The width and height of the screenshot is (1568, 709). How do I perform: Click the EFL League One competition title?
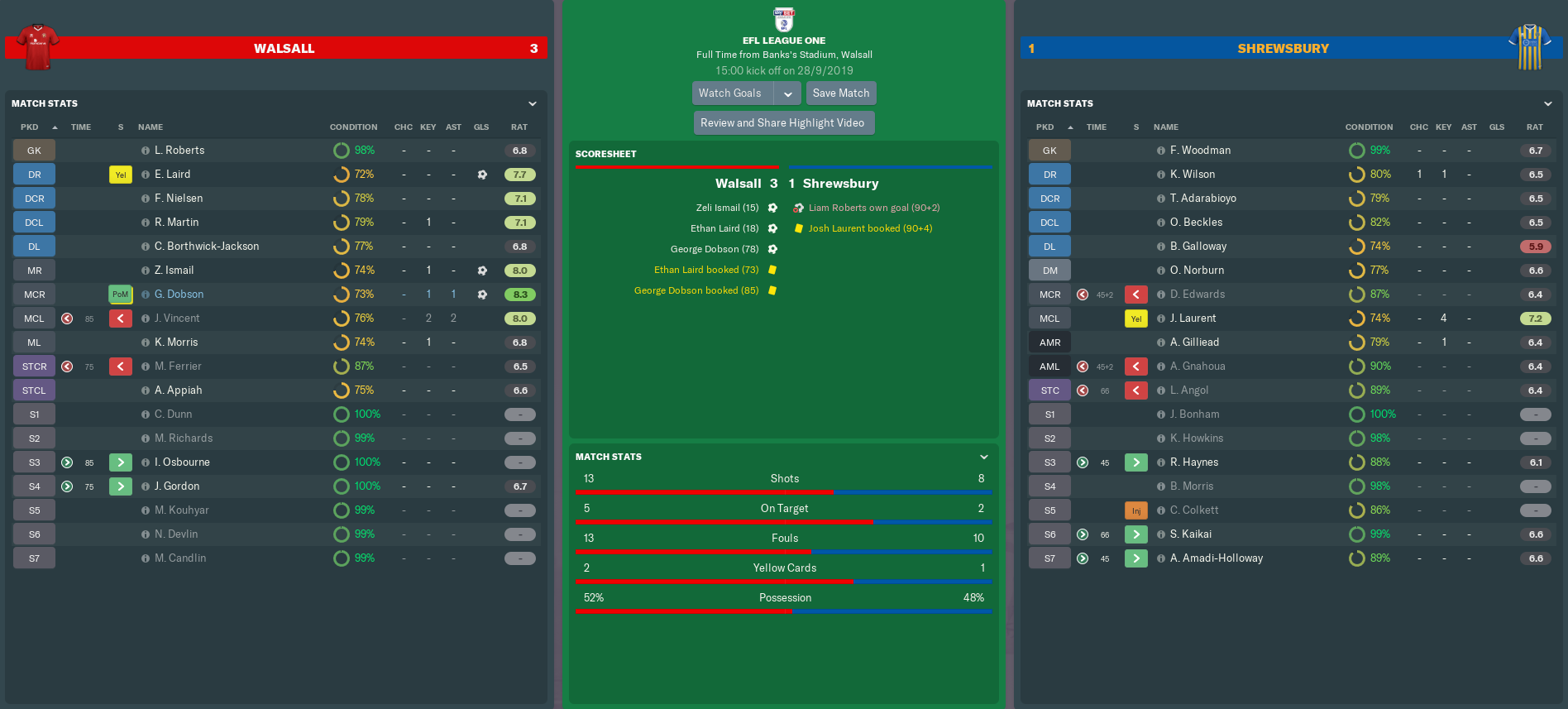click(783, 41)
